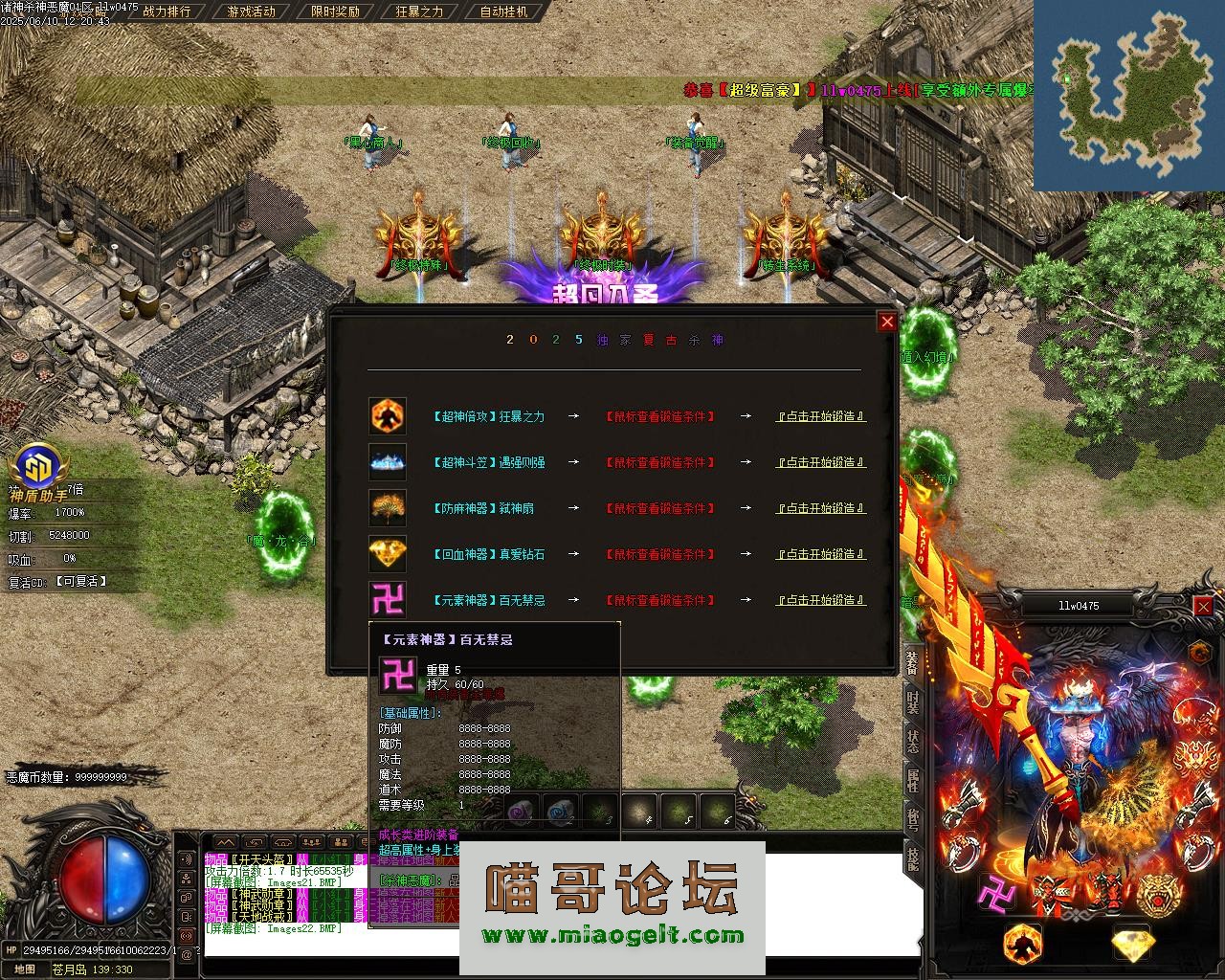Image resolution: width=1225 pixels, height=980 pixels.
Task: Toggle the 自动挂机 auto-battle button
Action: tap(503, 11)
